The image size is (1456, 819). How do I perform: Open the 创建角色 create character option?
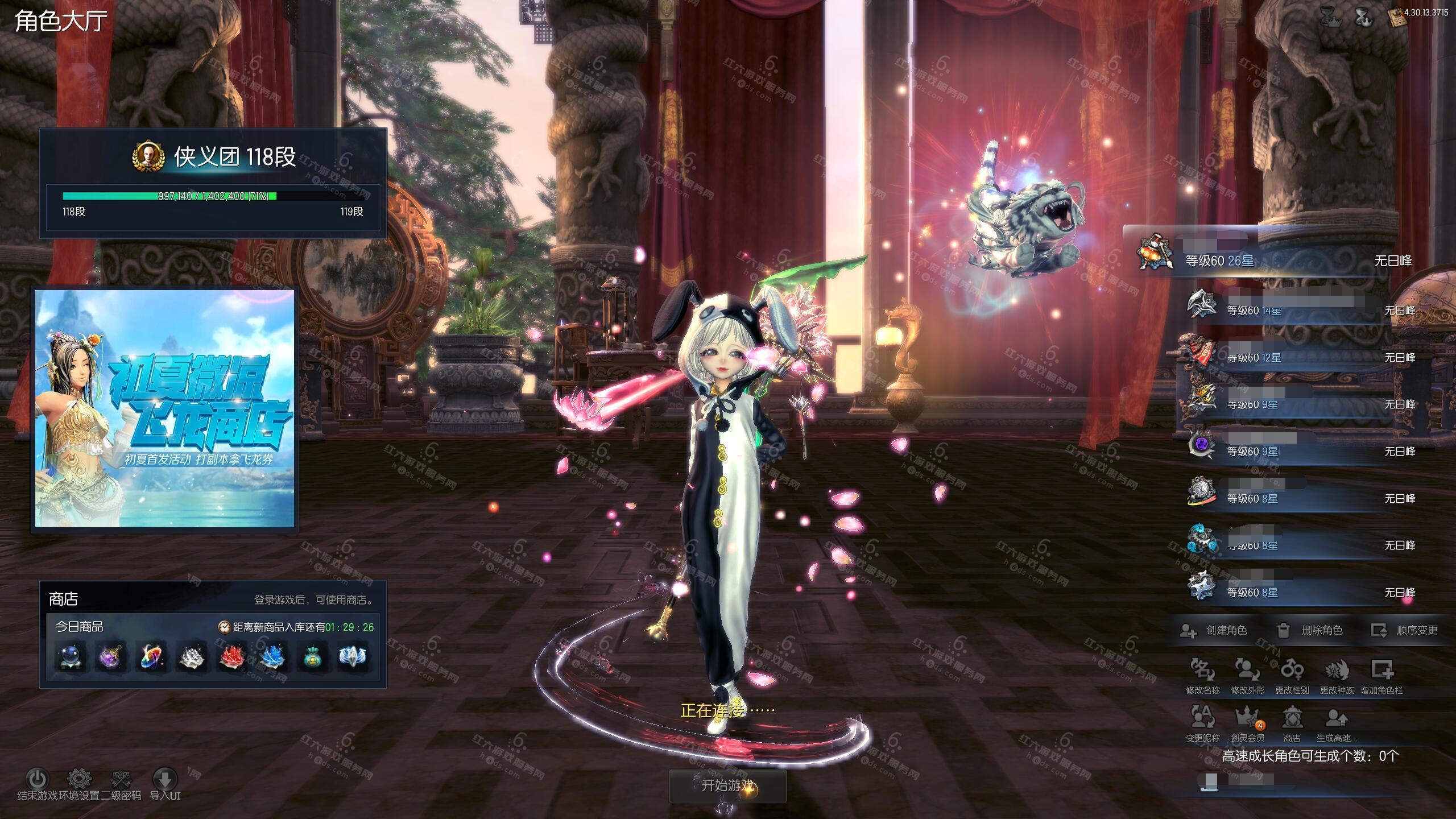click(x=1213, y=630)
